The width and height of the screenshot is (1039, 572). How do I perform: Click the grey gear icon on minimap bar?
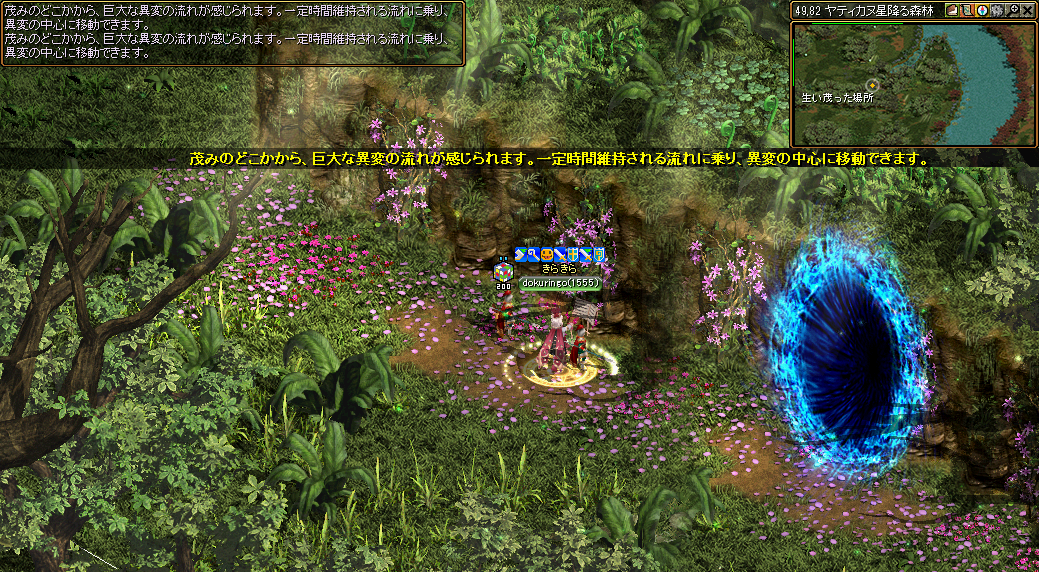[997, 10]
